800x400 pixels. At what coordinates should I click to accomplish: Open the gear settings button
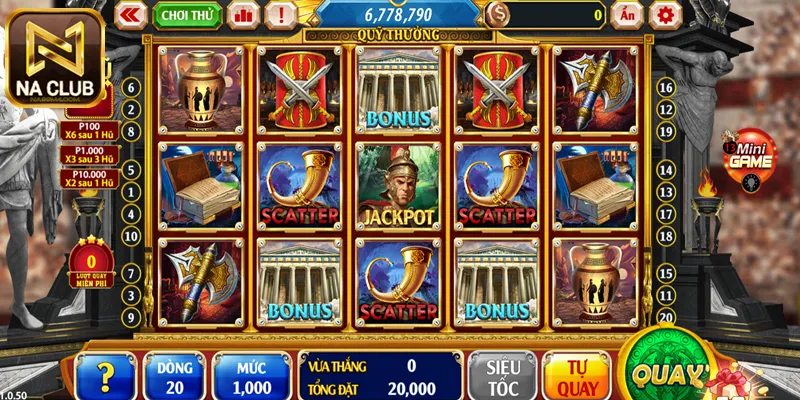point(664,14)
